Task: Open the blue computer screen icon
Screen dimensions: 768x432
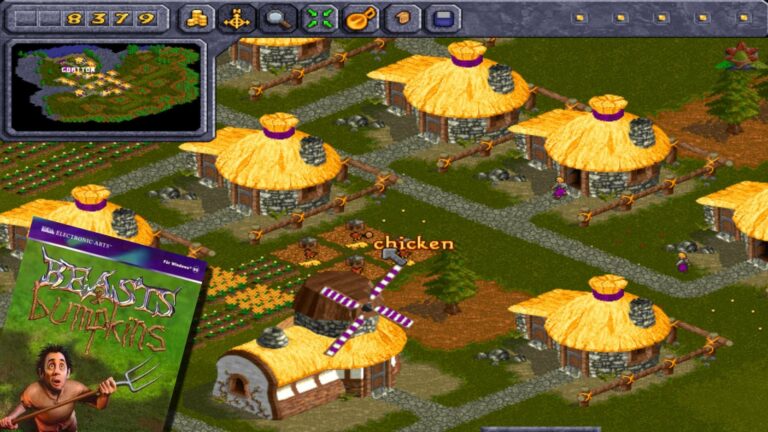Action: pyautogui.click(x=443, y=18)
